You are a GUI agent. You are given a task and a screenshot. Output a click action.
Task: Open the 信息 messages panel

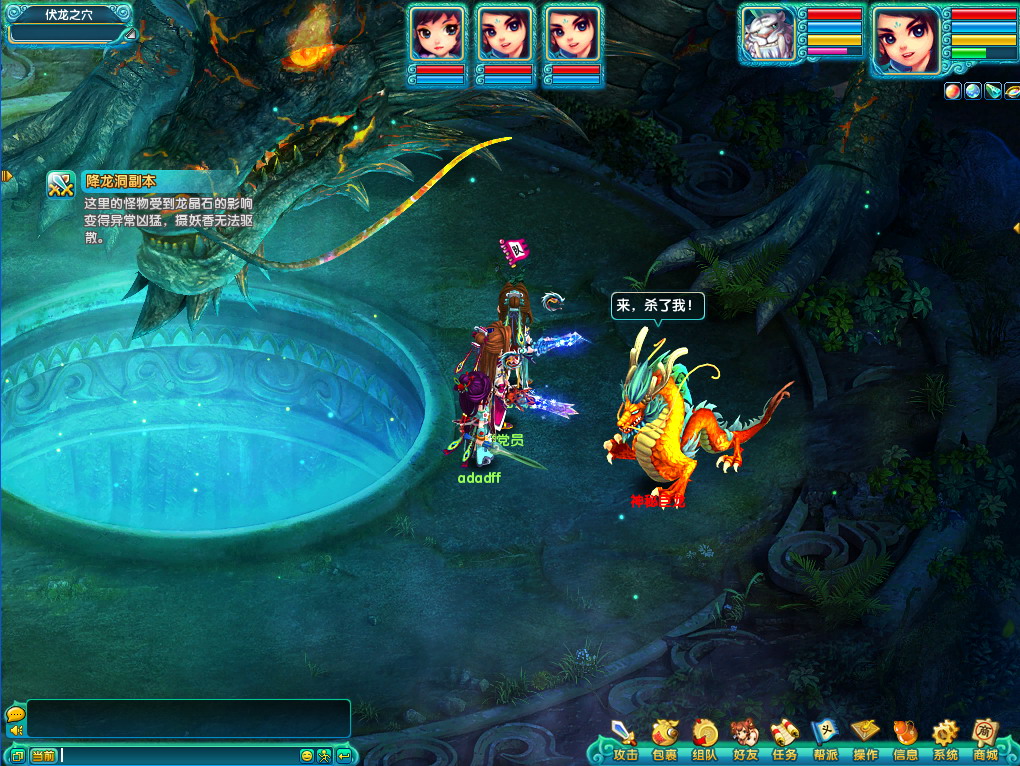905,738
